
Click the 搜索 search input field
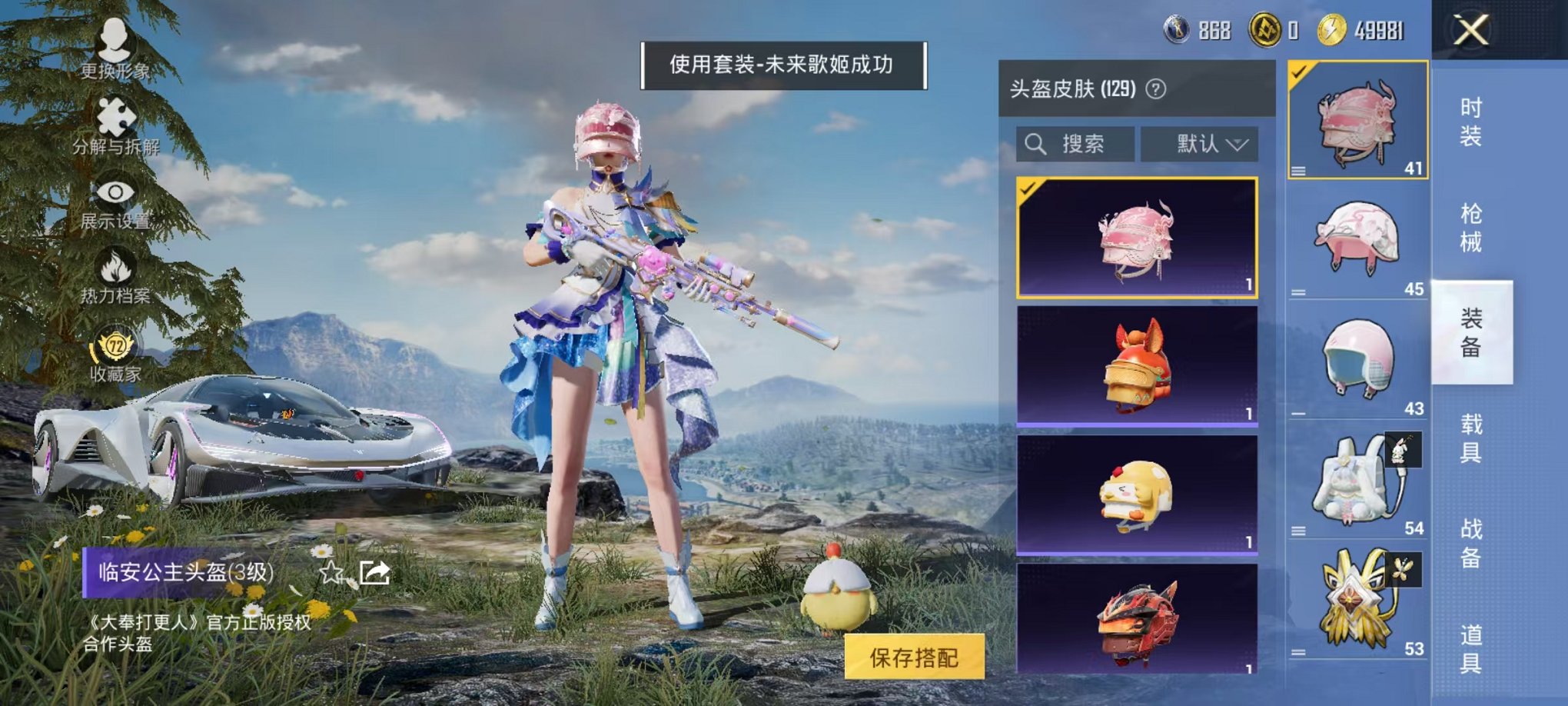click(1084, 145)
